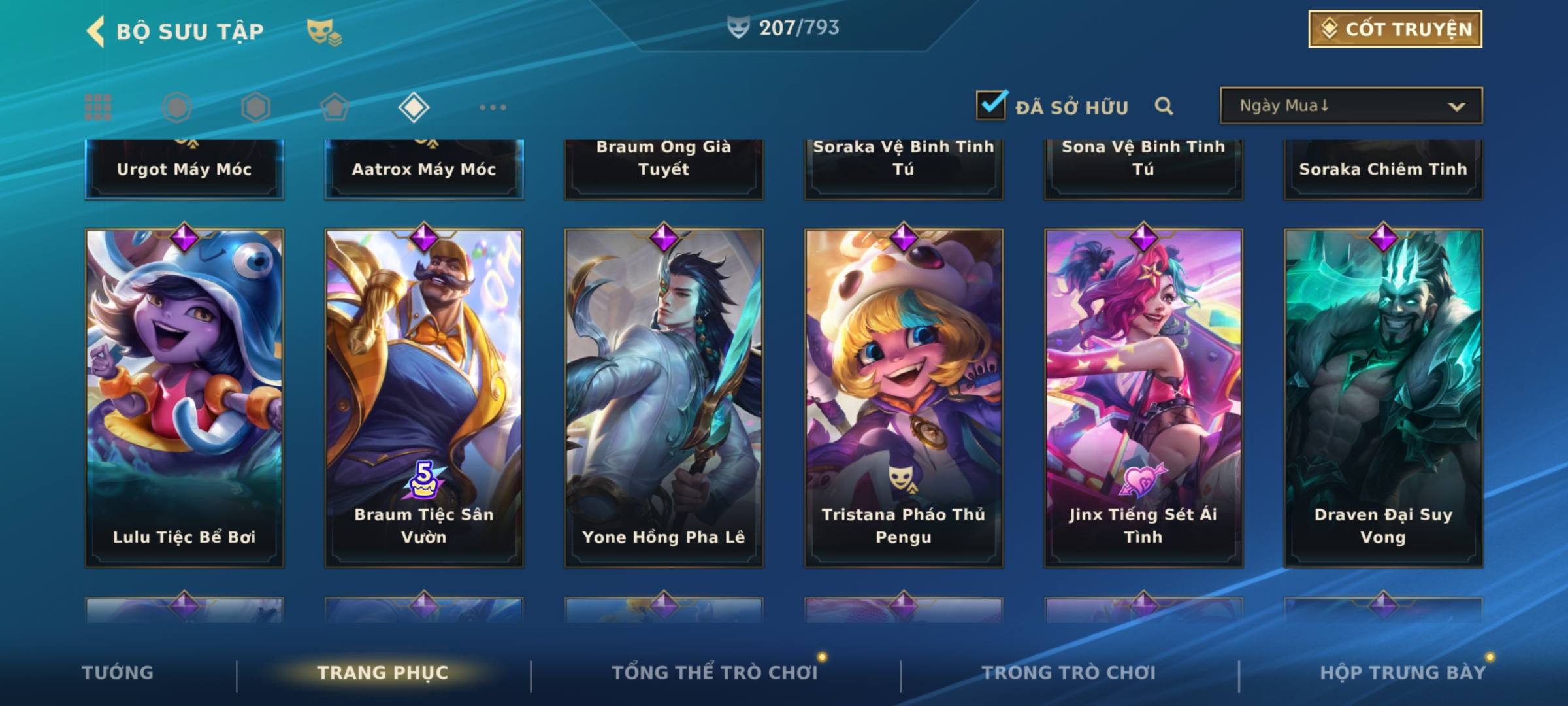Switch to the Trang Phục tab
The image size is (1568, 706).
(x=383, y=673)
